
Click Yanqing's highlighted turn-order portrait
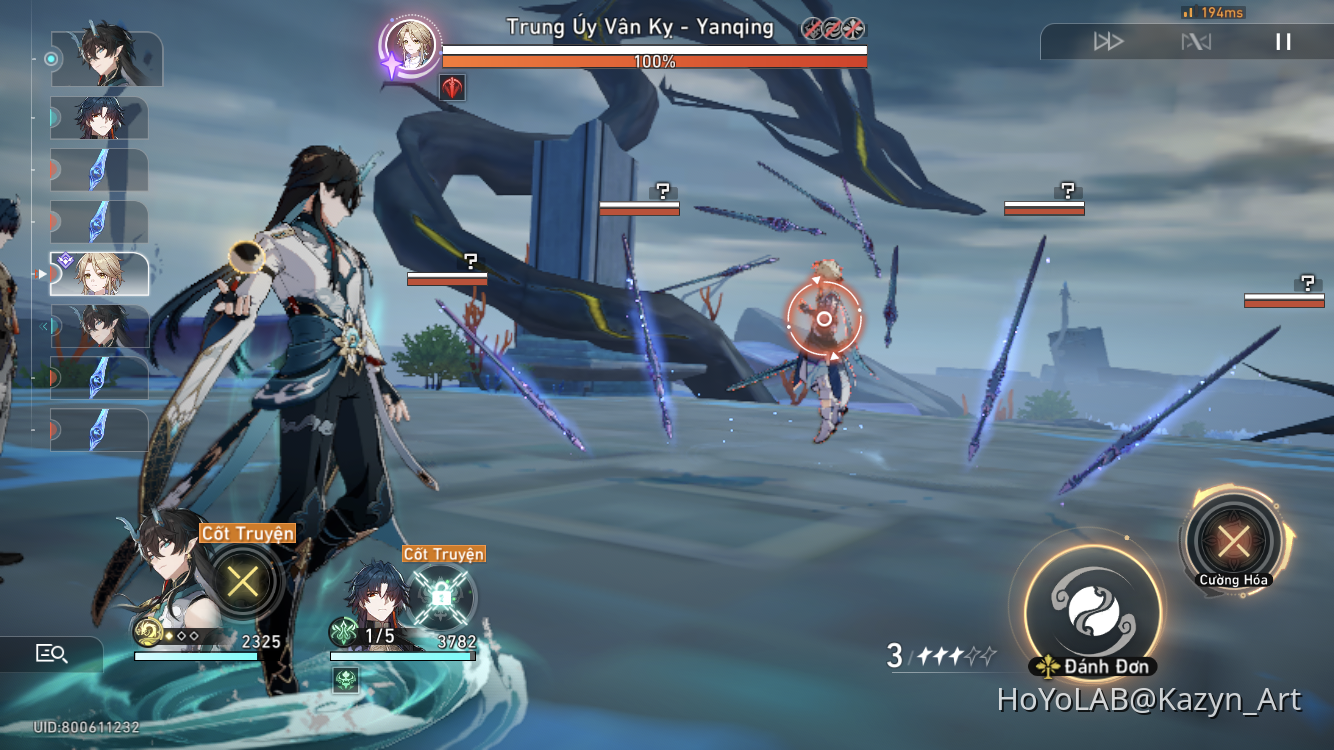tap(99, 274)
